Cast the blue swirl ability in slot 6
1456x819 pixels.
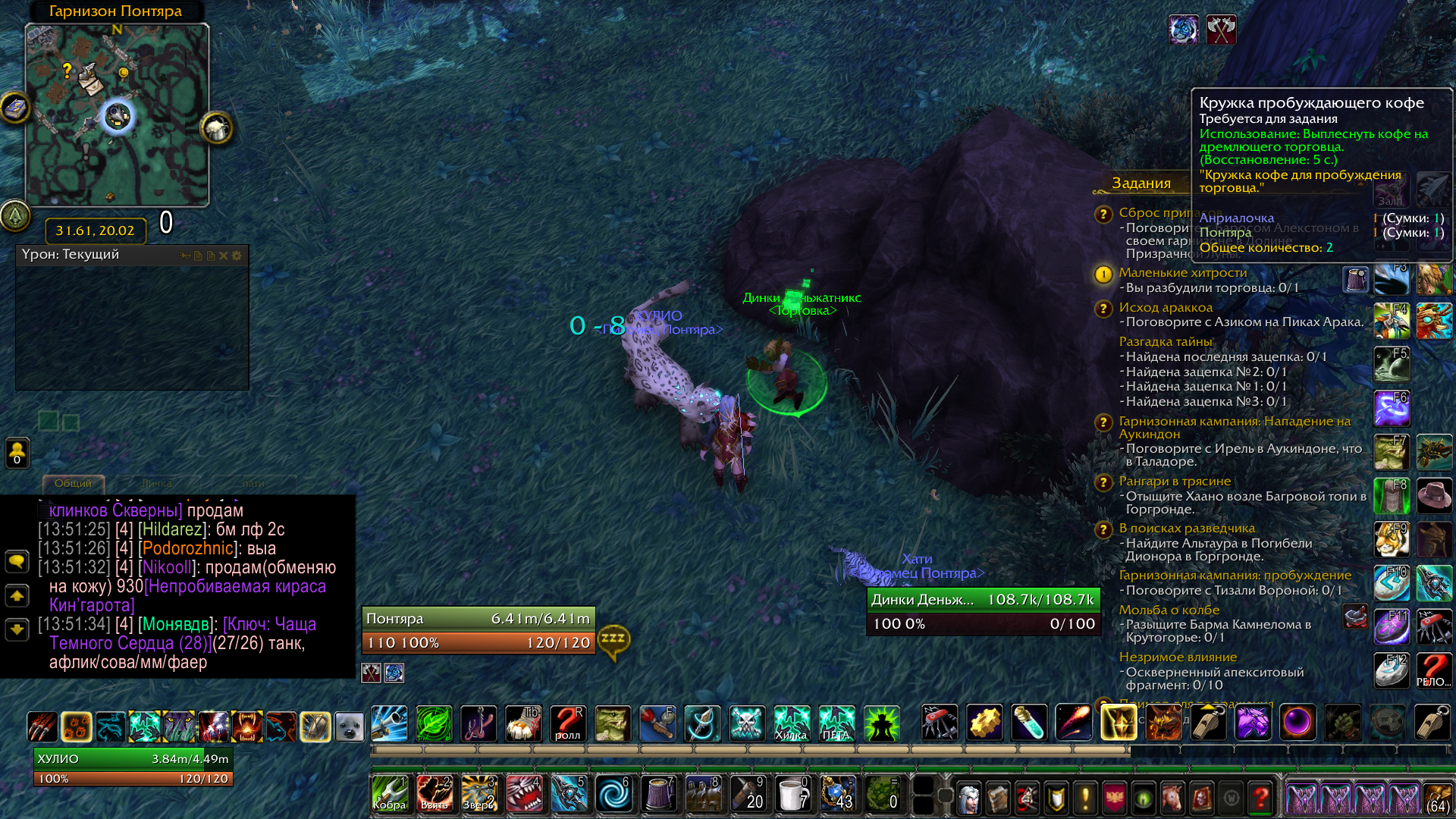point(613,794)
